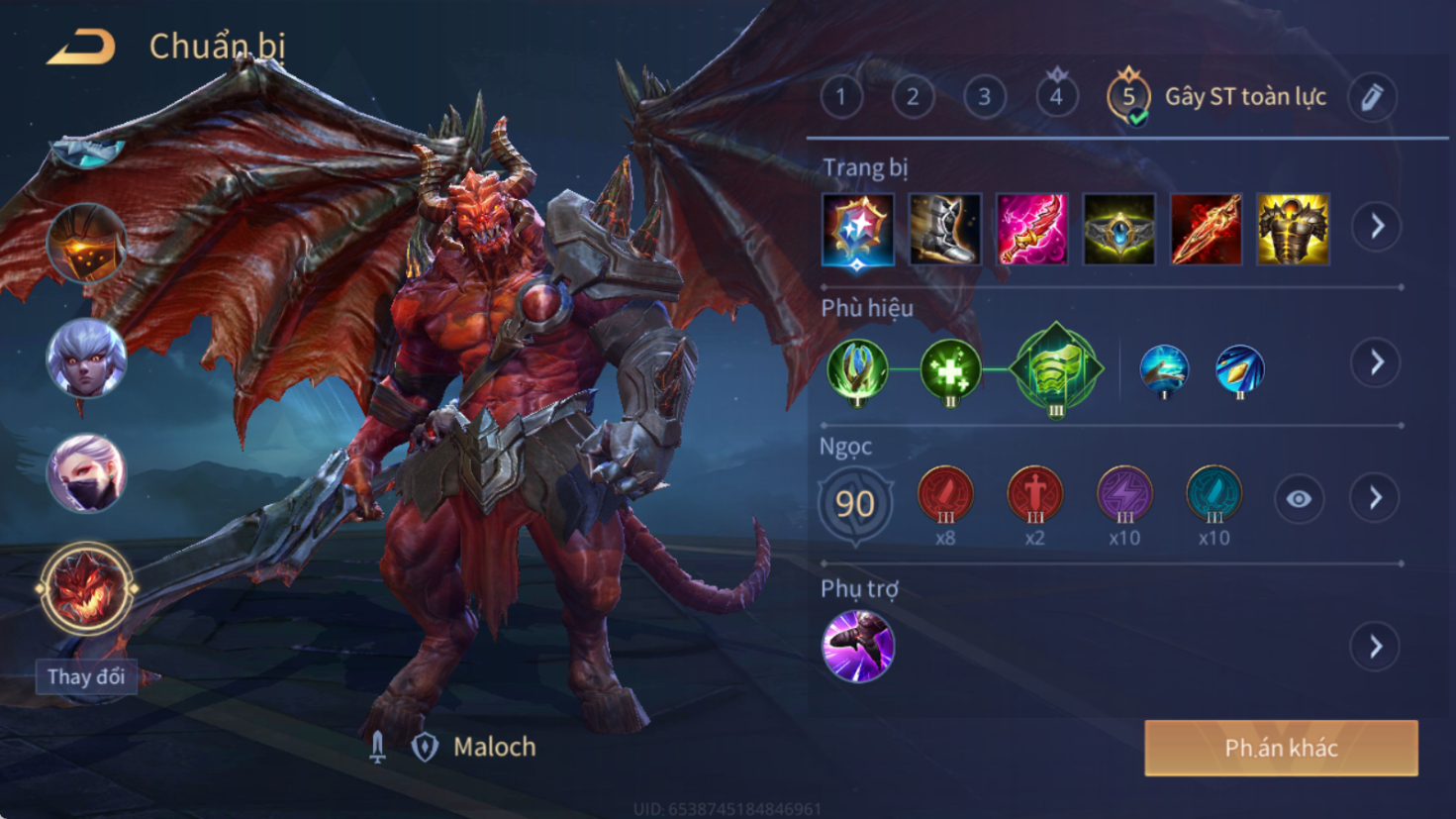Open the Phụ trợ support spell arrow
The width and height of the screenshot is (1456, 819).
tap(1376, 648)
